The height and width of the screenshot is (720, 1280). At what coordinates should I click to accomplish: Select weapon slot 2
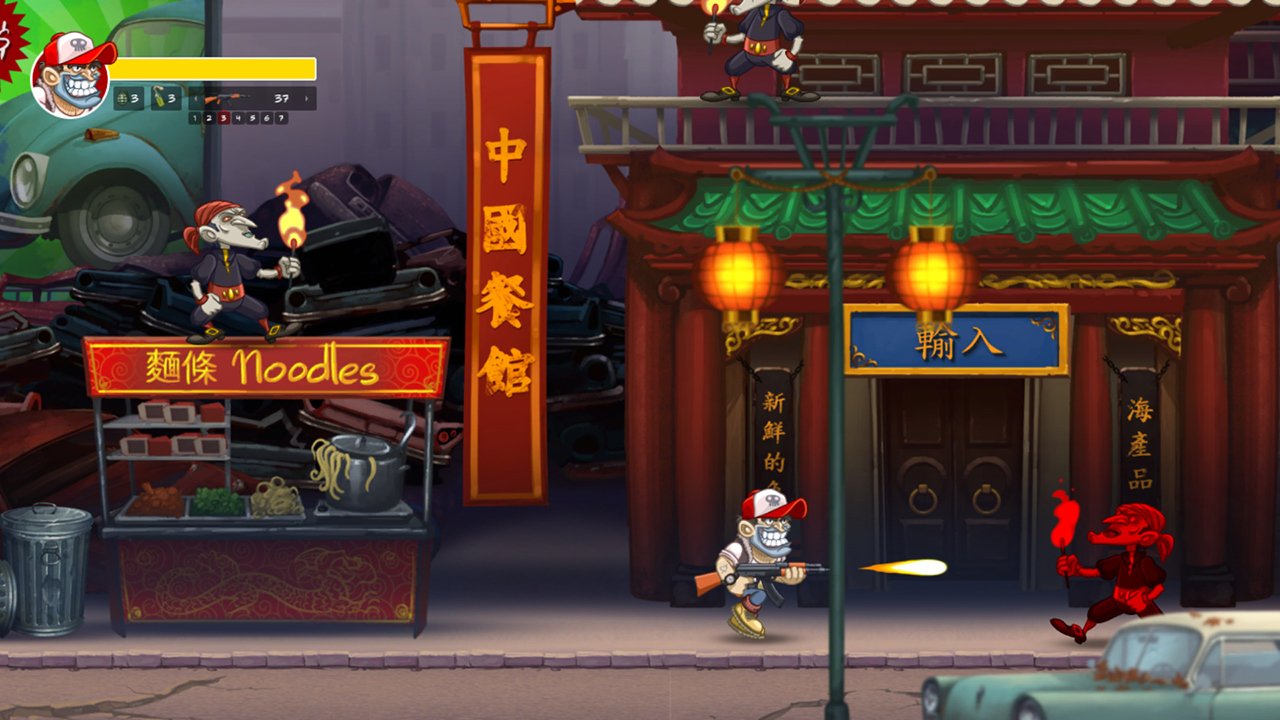coord(209,118)
